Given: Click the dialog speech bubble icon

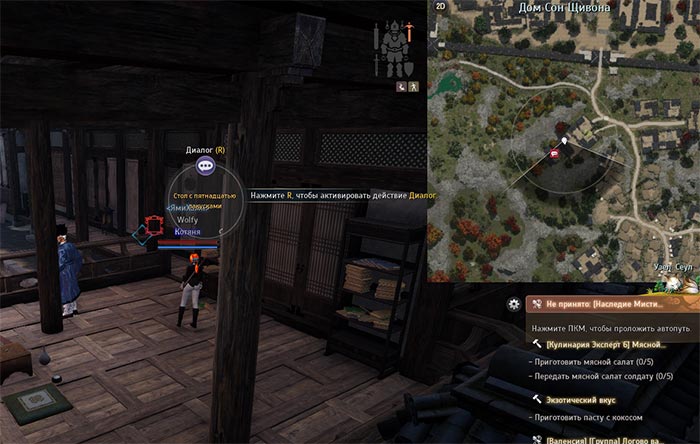Looking at the screenshot, I should tap(205, 167).
